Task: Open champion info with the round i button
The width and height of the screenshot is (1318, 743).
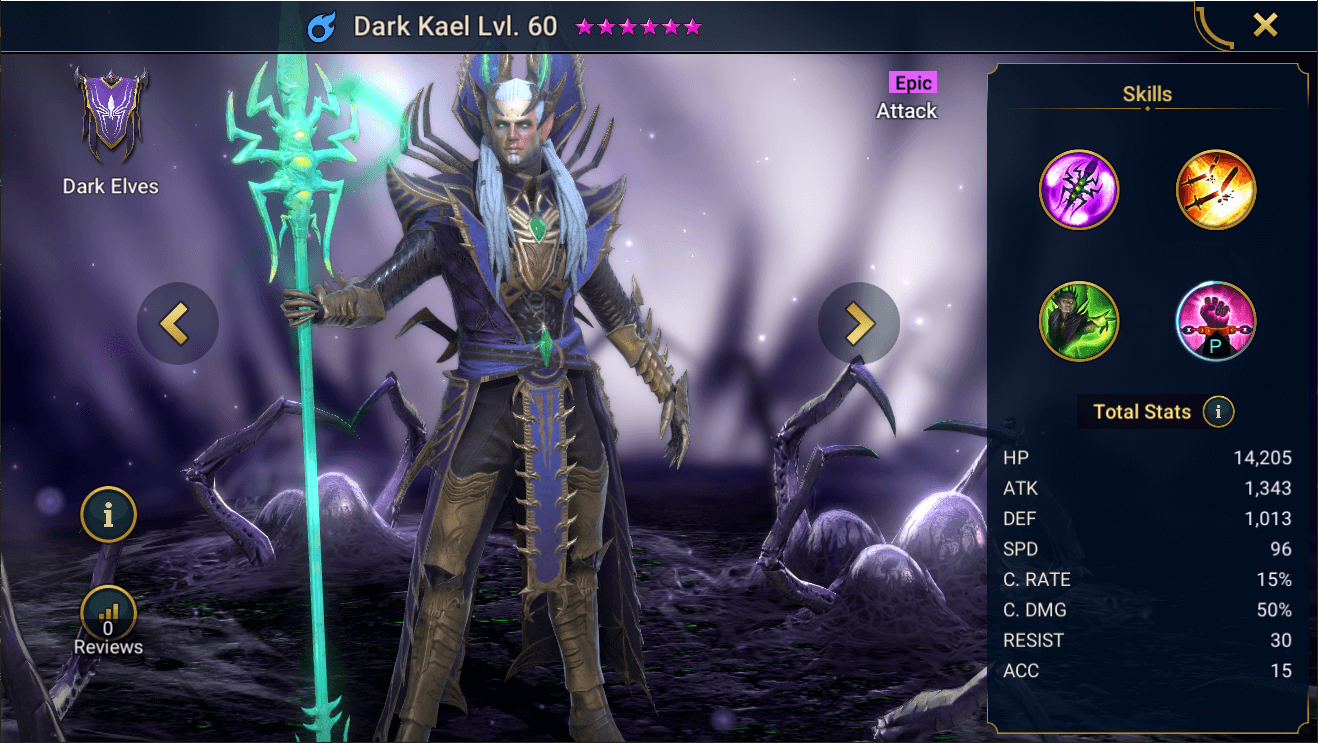Action: click(x=108, y=515)
